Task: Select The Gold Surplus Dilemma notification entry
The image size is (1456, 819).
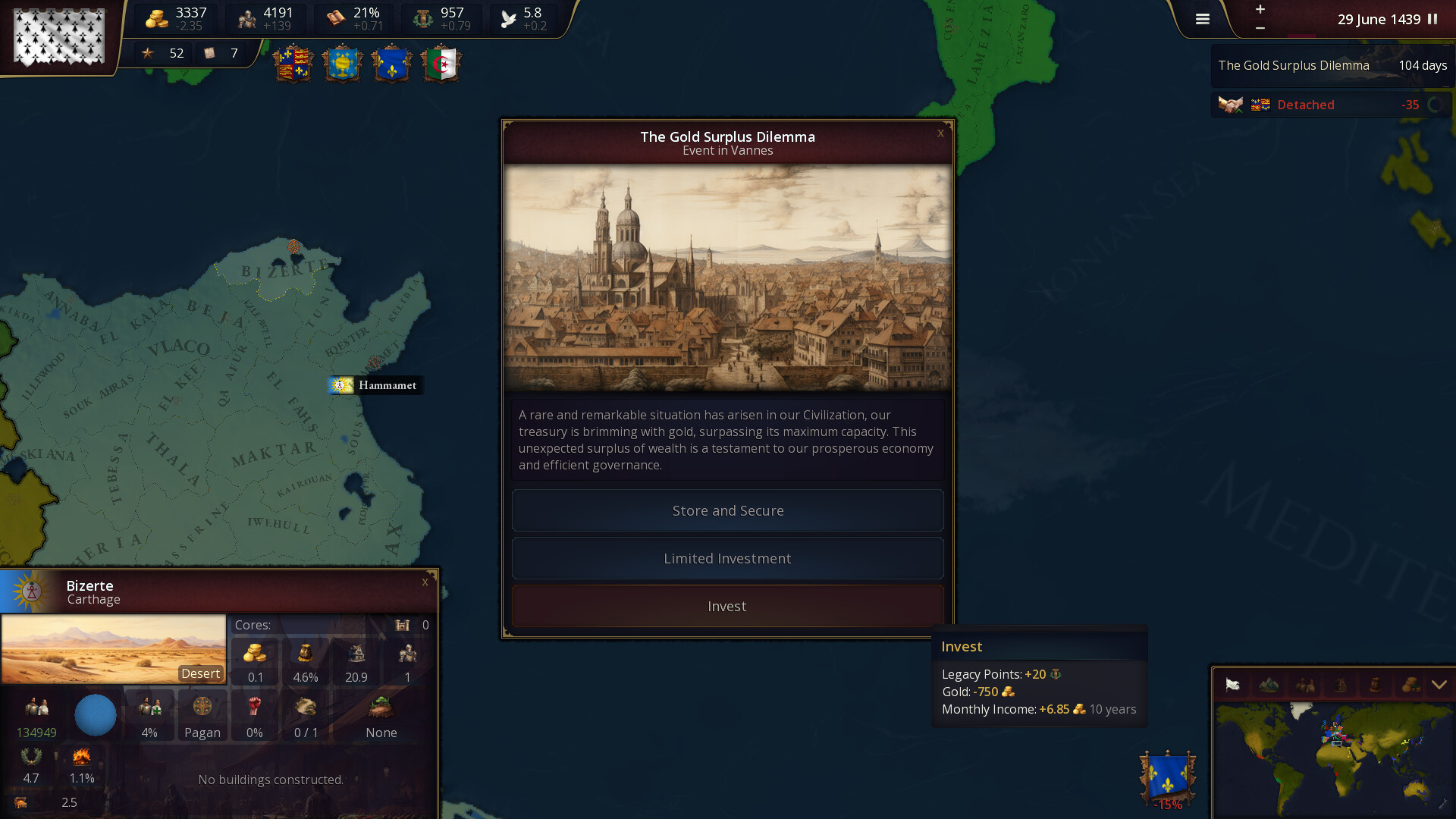Action: pyautogui.click(x=1331, y=65)
